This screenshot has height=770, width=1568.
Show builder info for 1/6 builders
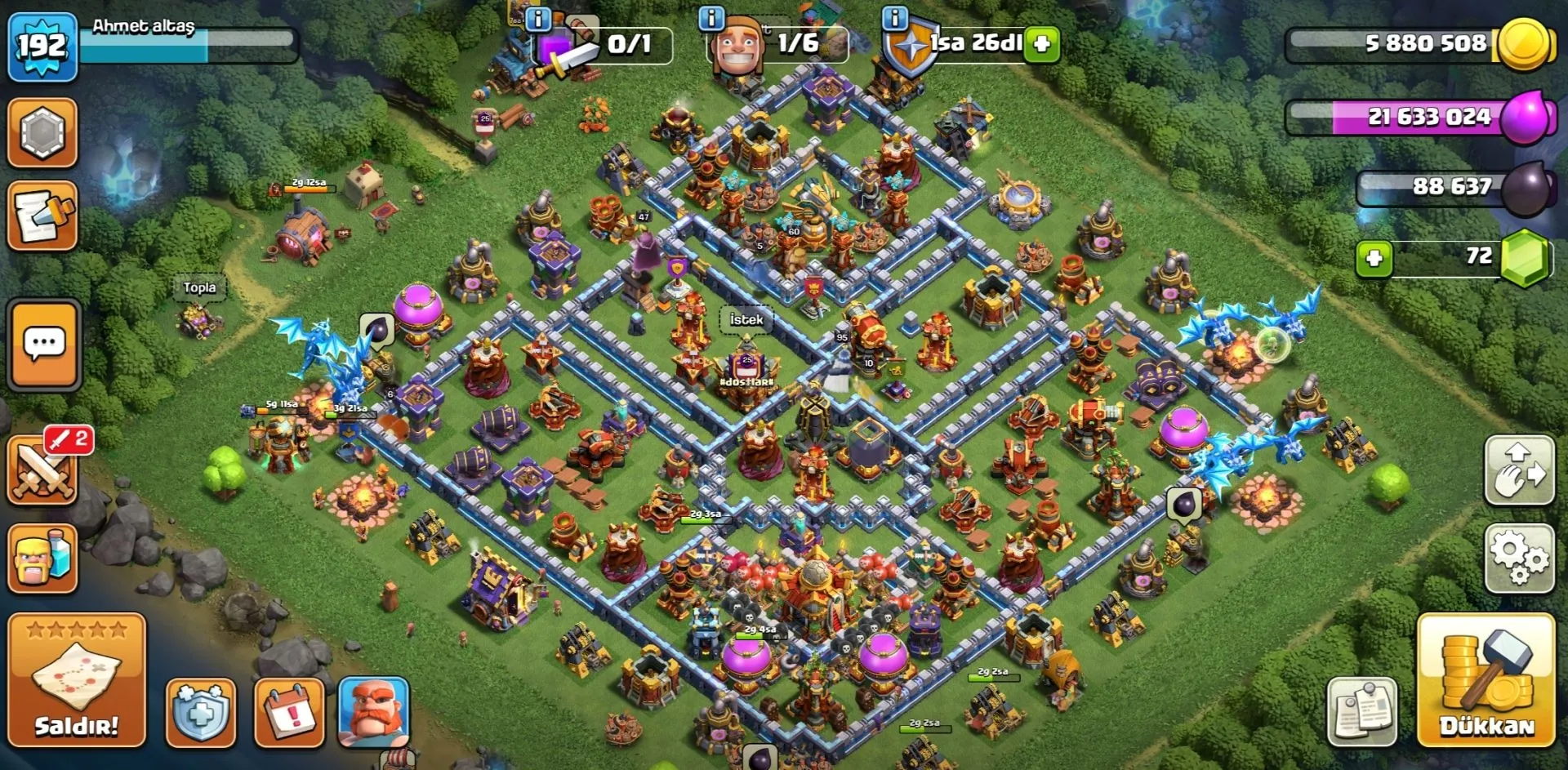712,18
